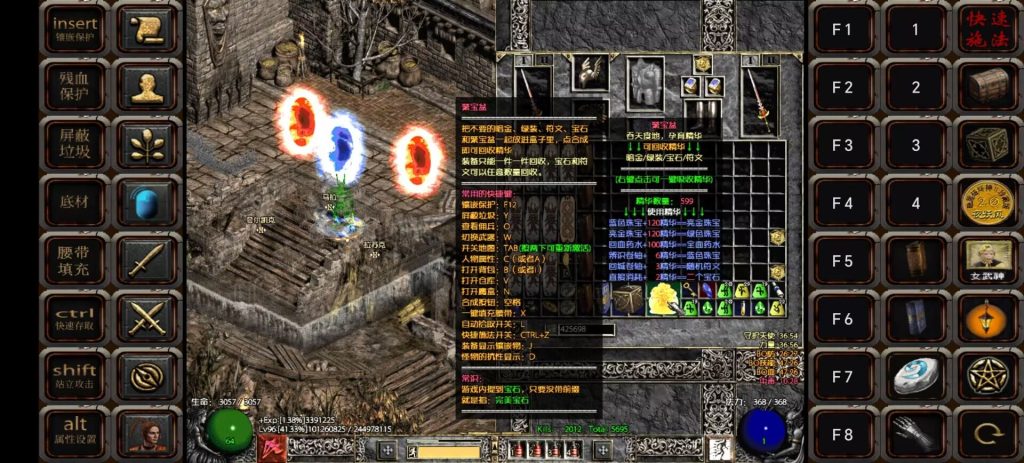Refill the belt with the belt-fill button
This screenshot has width=1024, height=463.
75,260
